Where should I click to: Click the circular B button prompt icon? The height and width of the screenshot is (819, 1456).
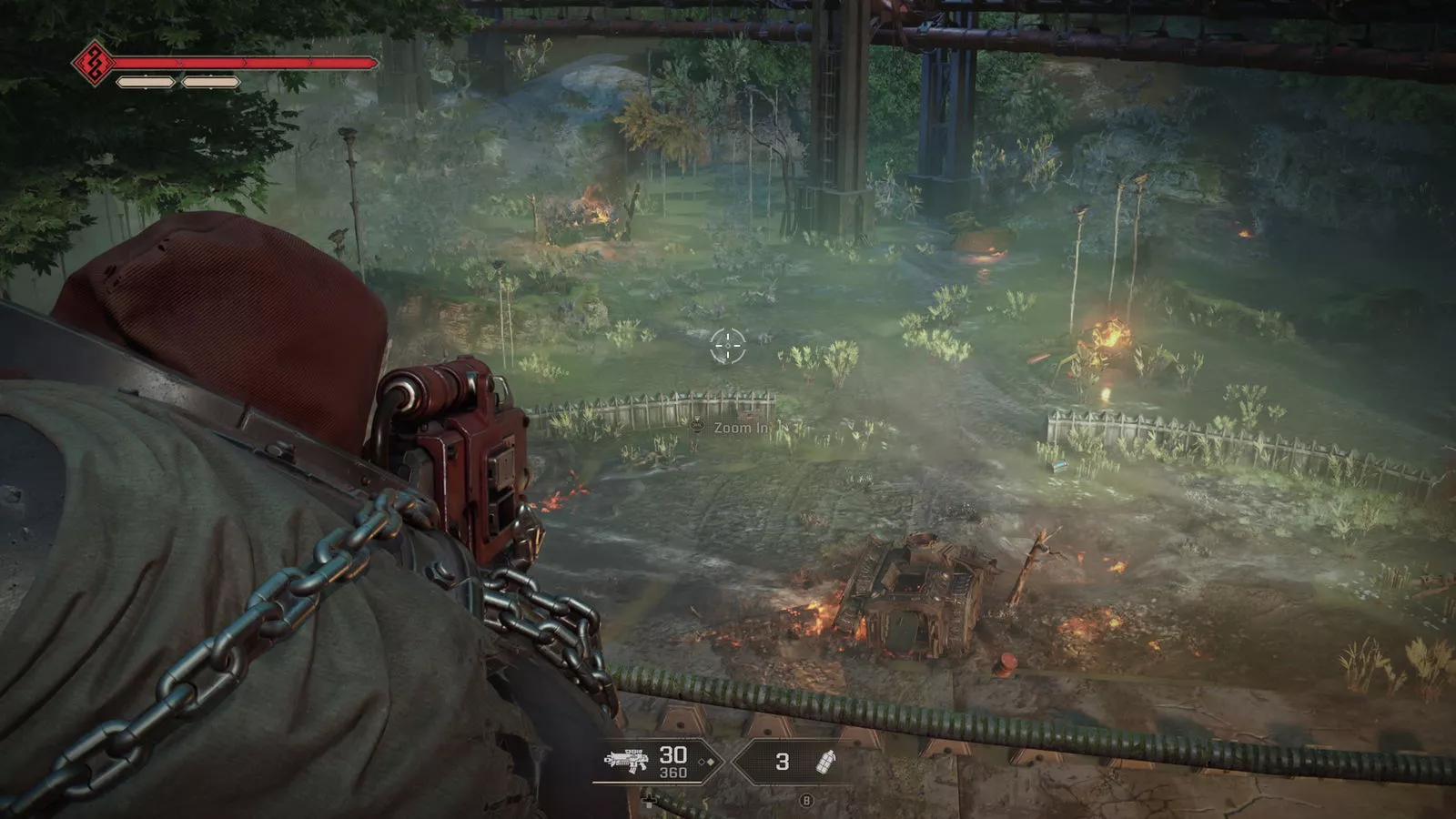click(x=807, y=800)
